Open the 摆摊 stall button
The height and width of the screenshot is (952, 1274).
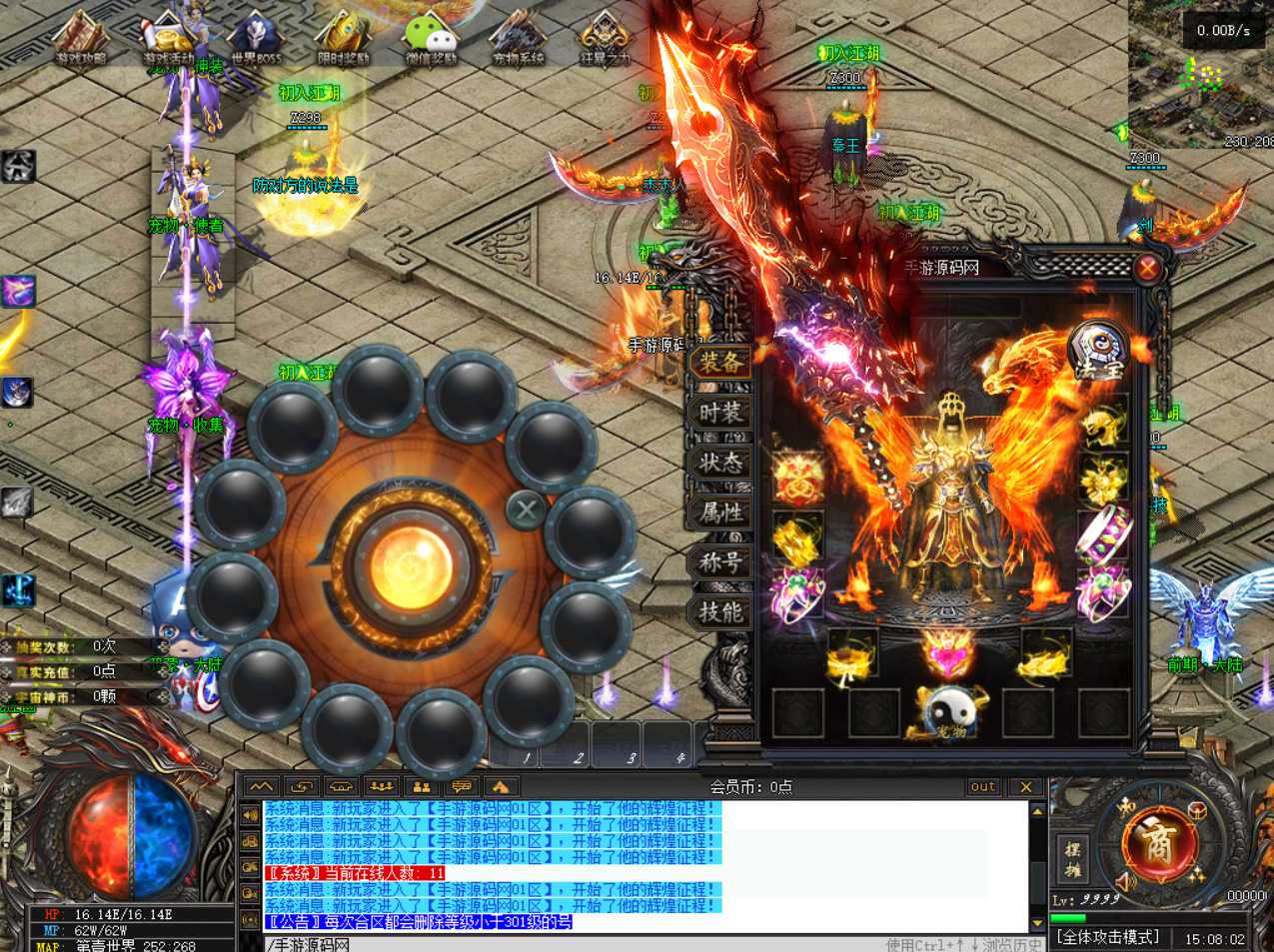(1072, 859)
